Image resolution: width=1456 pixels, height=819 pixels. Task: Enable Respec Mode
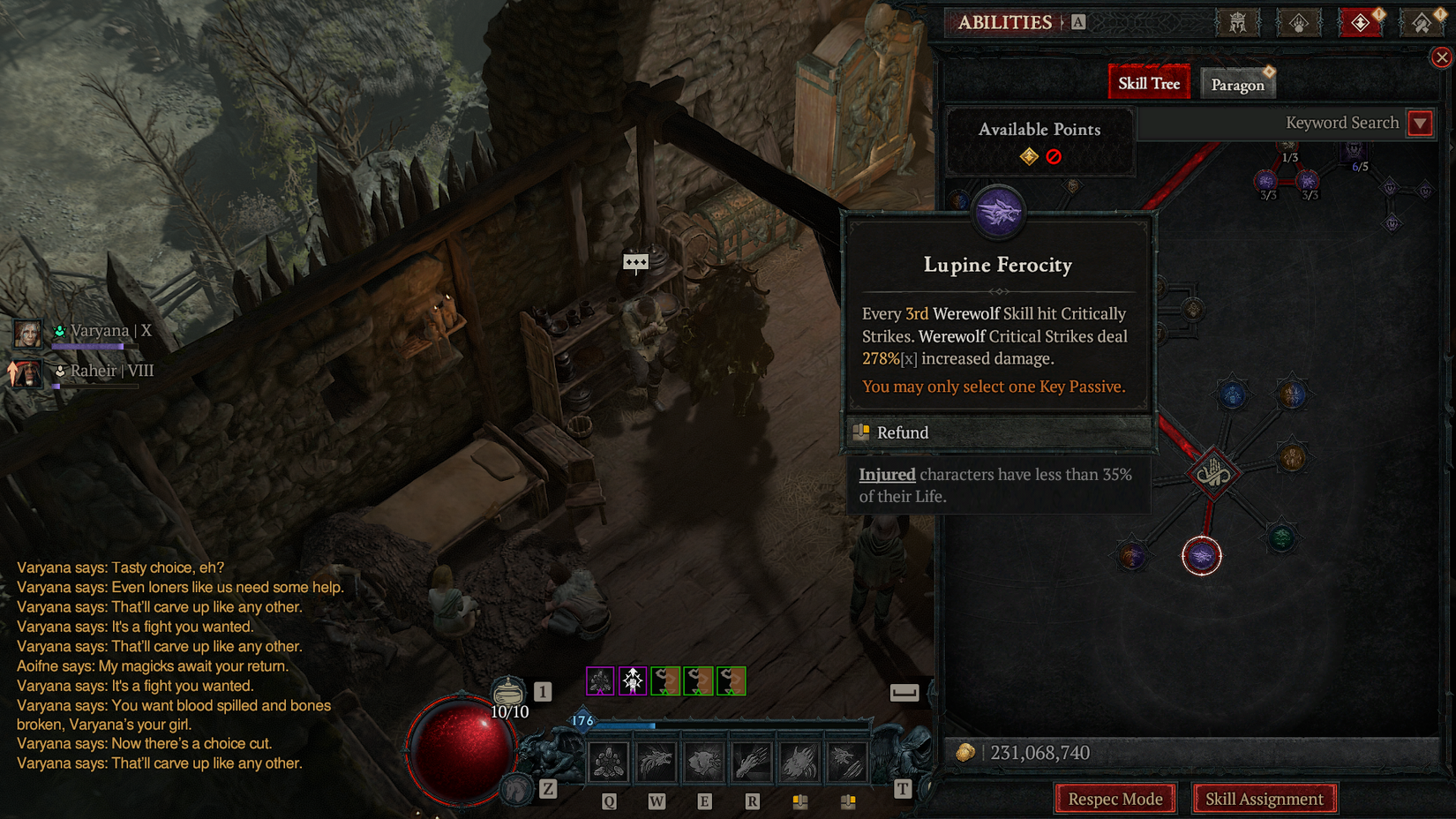click(x=1115, y=798)
